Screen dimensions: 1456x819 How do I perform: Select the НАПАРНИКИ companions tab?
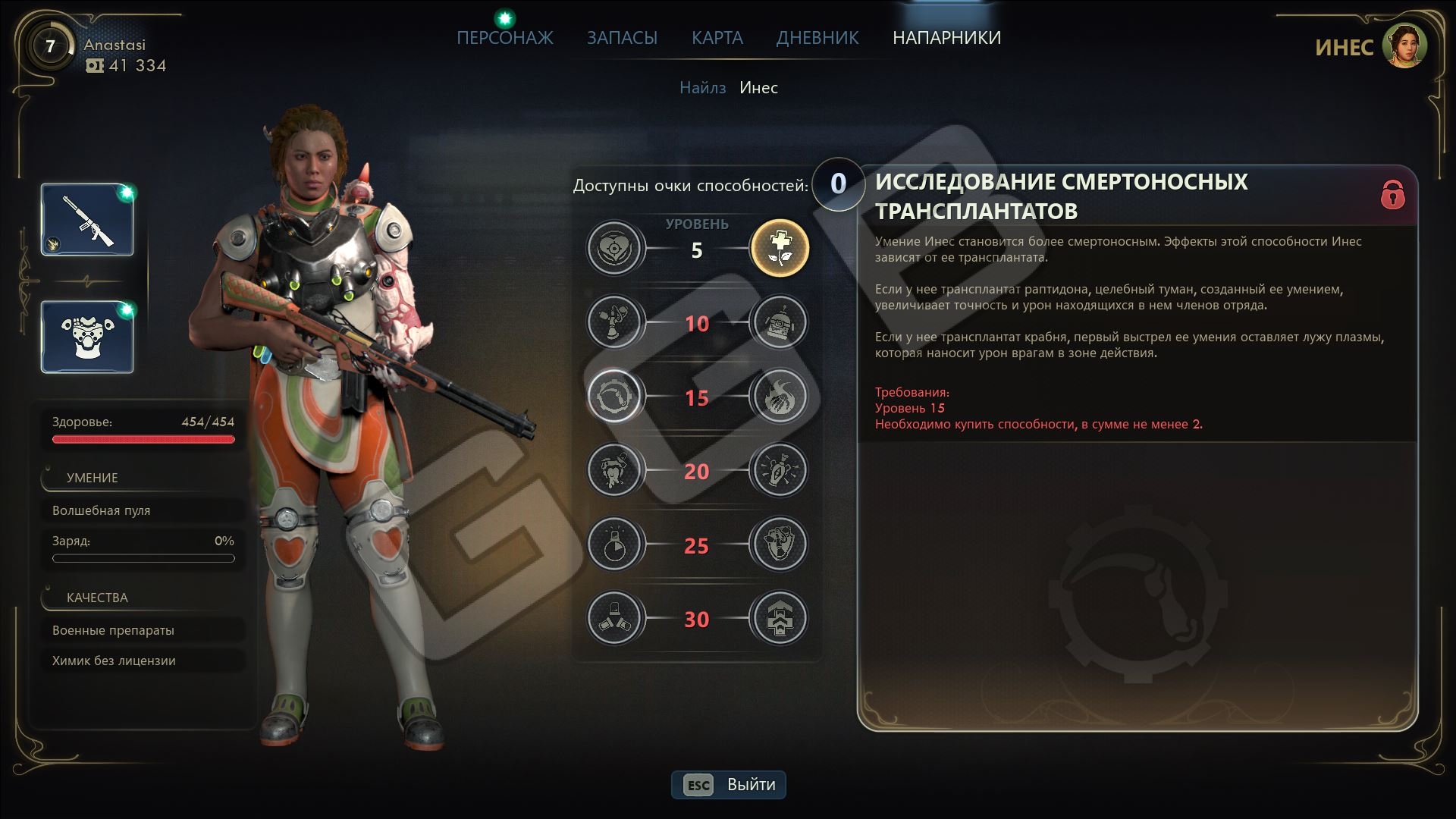pos(946,38)
